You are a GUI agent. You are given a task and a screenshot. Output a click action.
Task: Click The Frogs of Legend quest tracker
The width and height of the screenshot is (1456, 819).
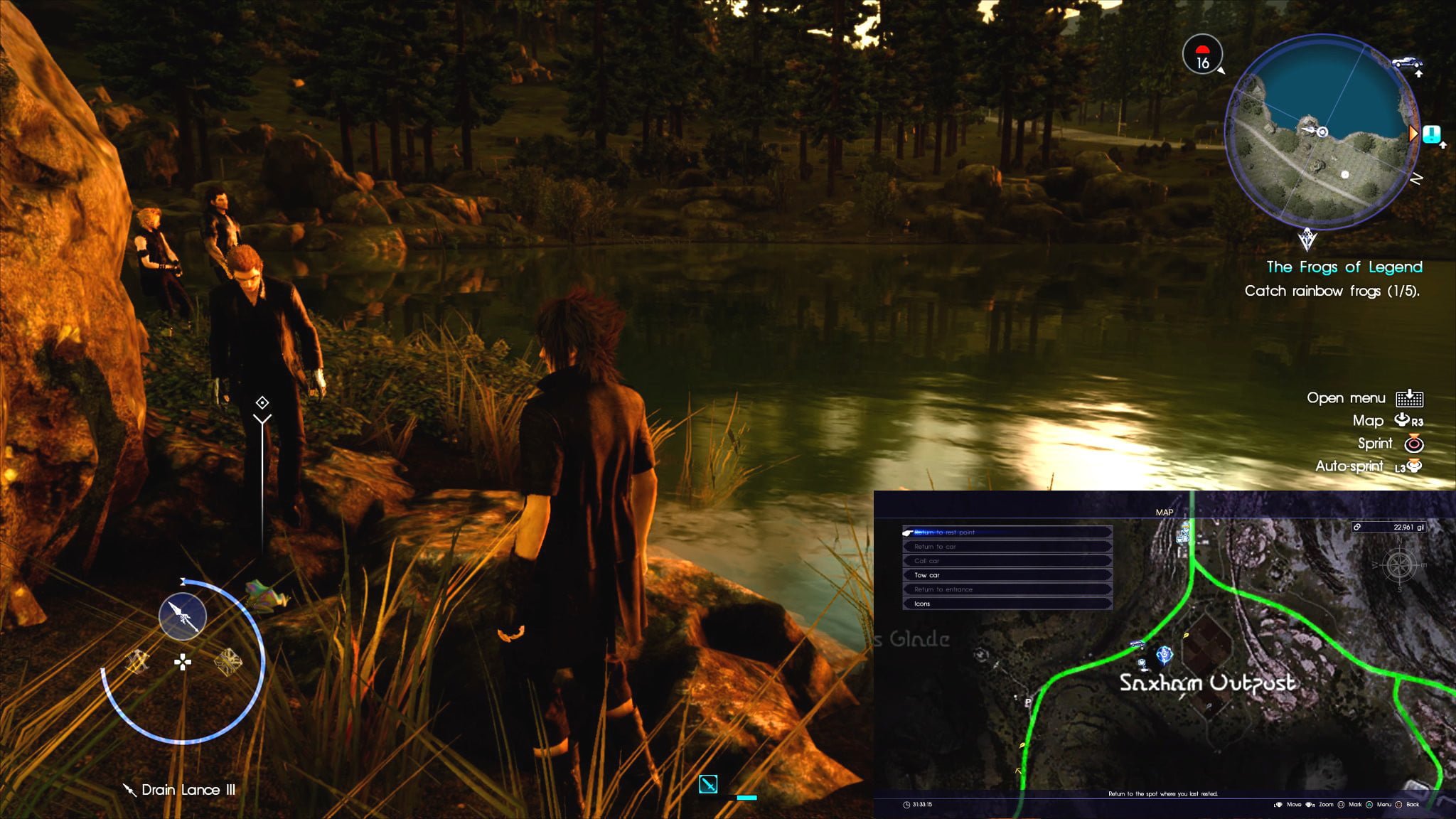(x=1344, y=267)
